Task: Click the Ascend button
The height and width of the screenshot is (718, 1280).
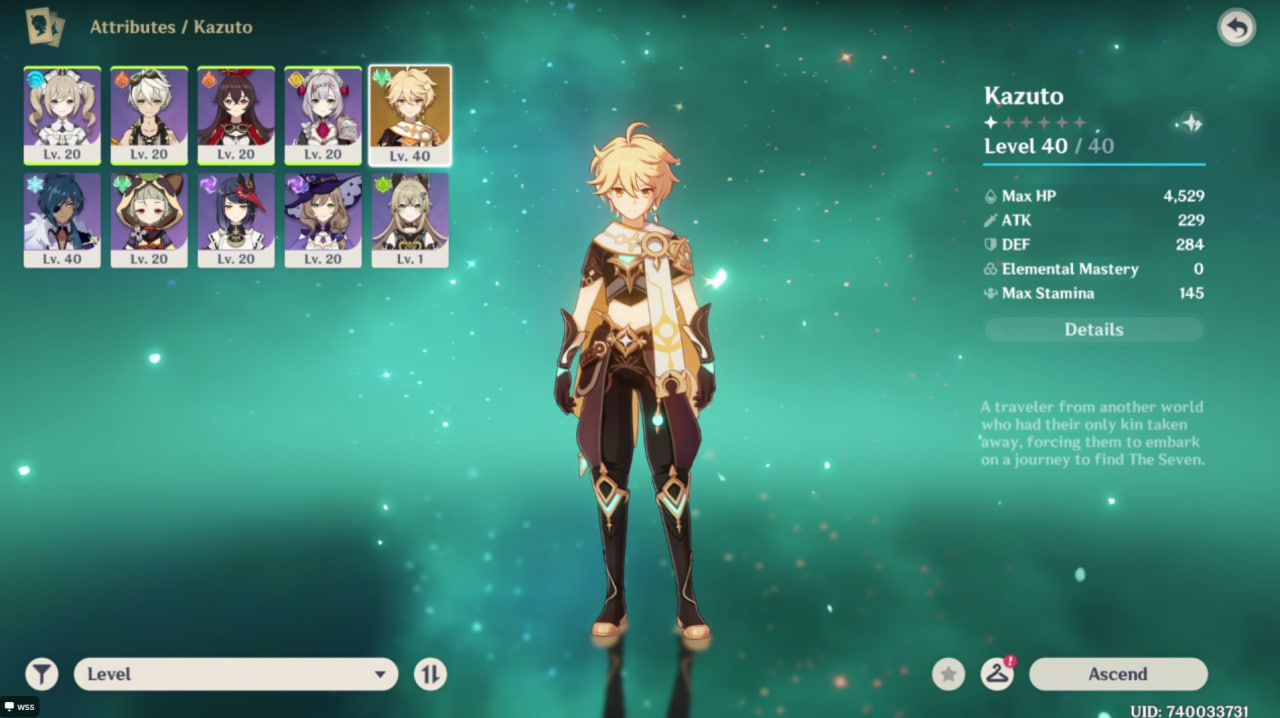Action: click(x=1118, y=674)
